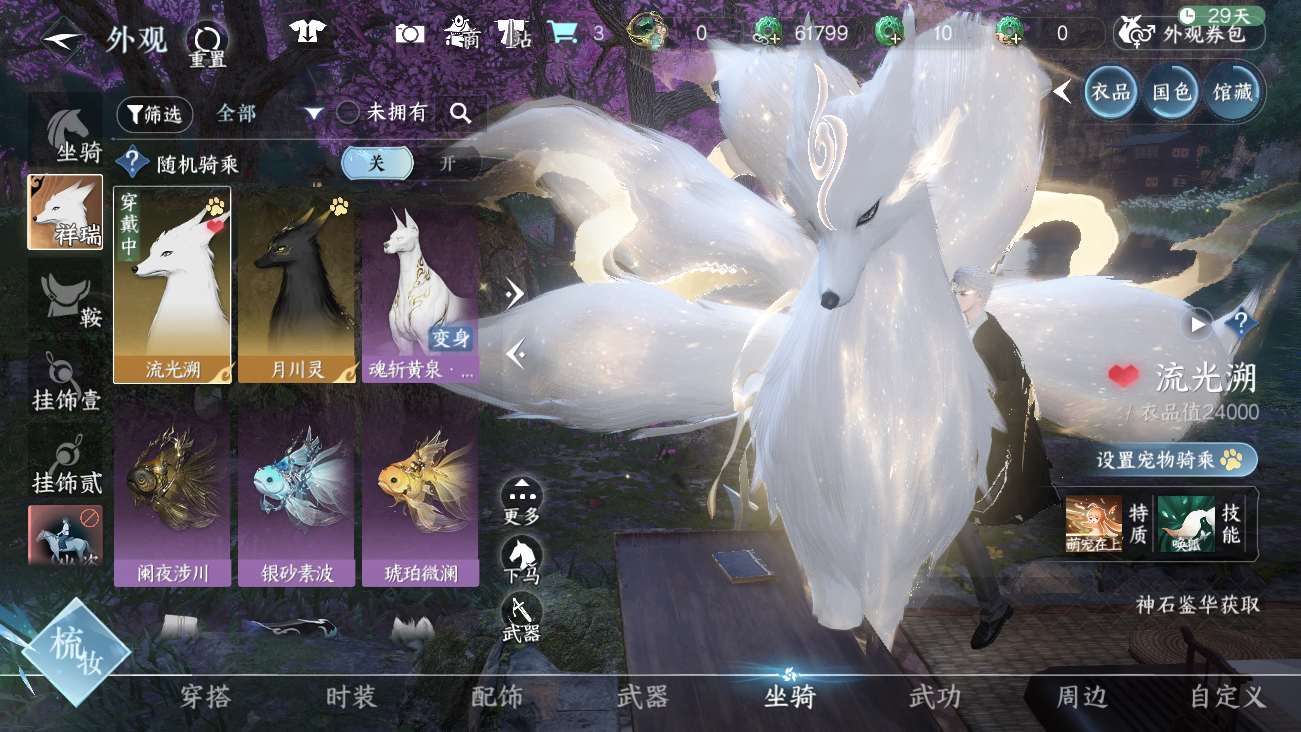Switch to the 时装 bottom tab

351,697
